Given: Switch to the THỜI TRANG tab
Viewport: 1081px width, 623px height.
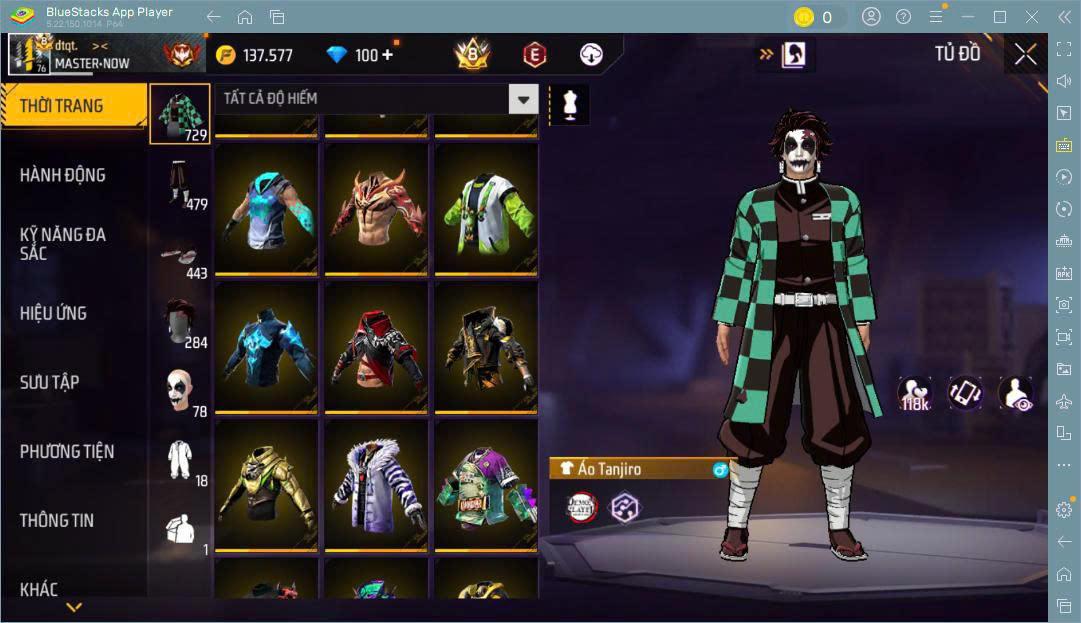Looking at the screenshot, I should tap(72, 106).
